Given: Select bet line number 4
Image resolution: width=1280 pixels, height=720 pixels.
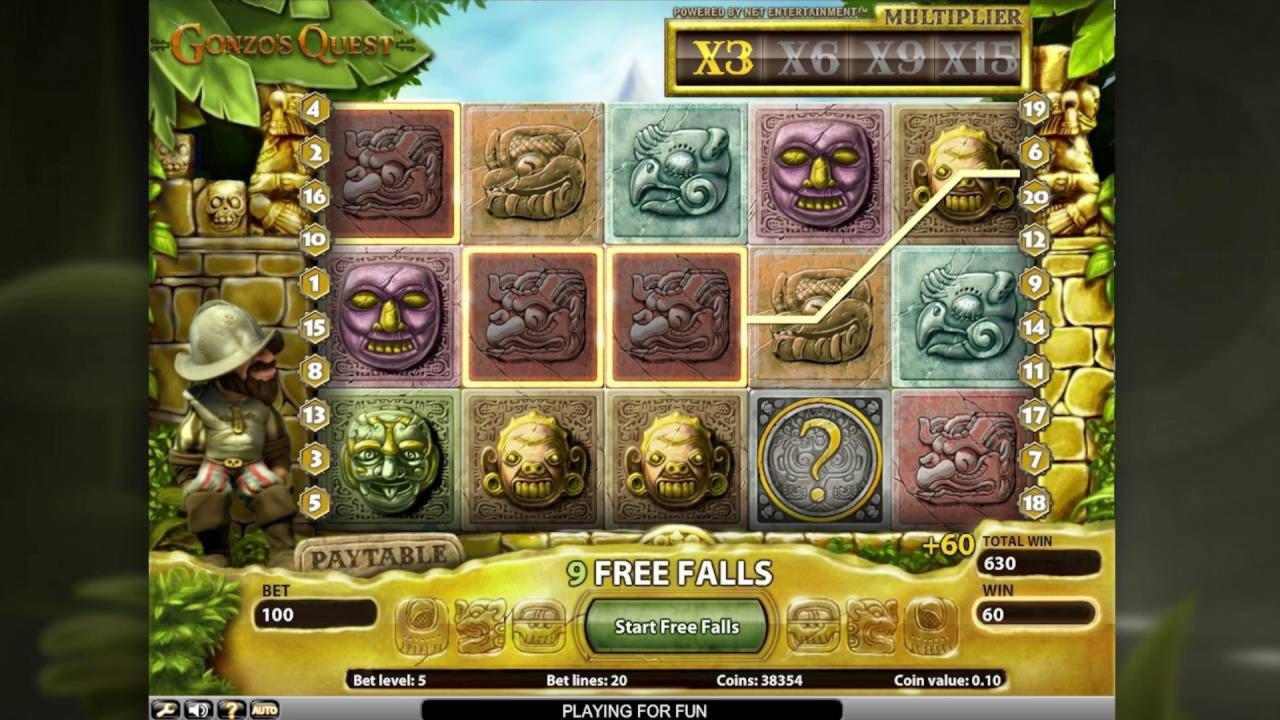Looking at the screenshot, I should click(315, 109).
